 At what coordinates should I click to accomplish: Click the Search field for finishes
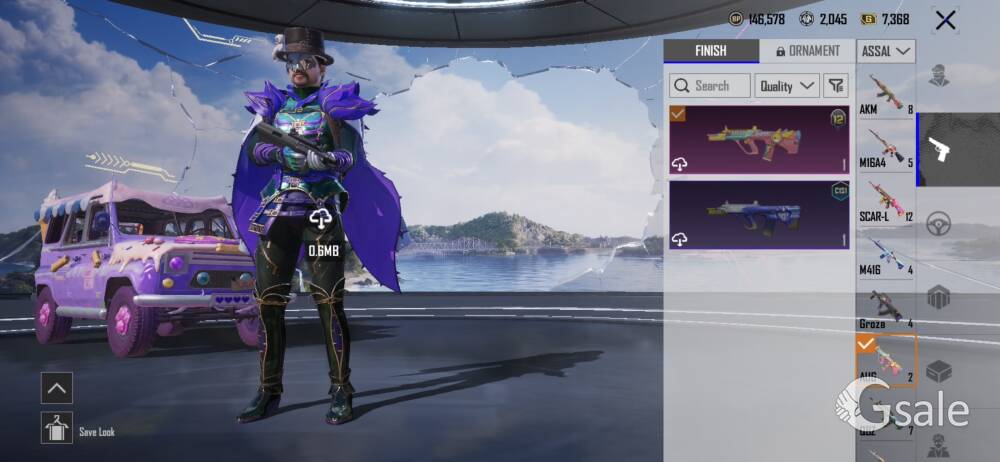(710, 86)
